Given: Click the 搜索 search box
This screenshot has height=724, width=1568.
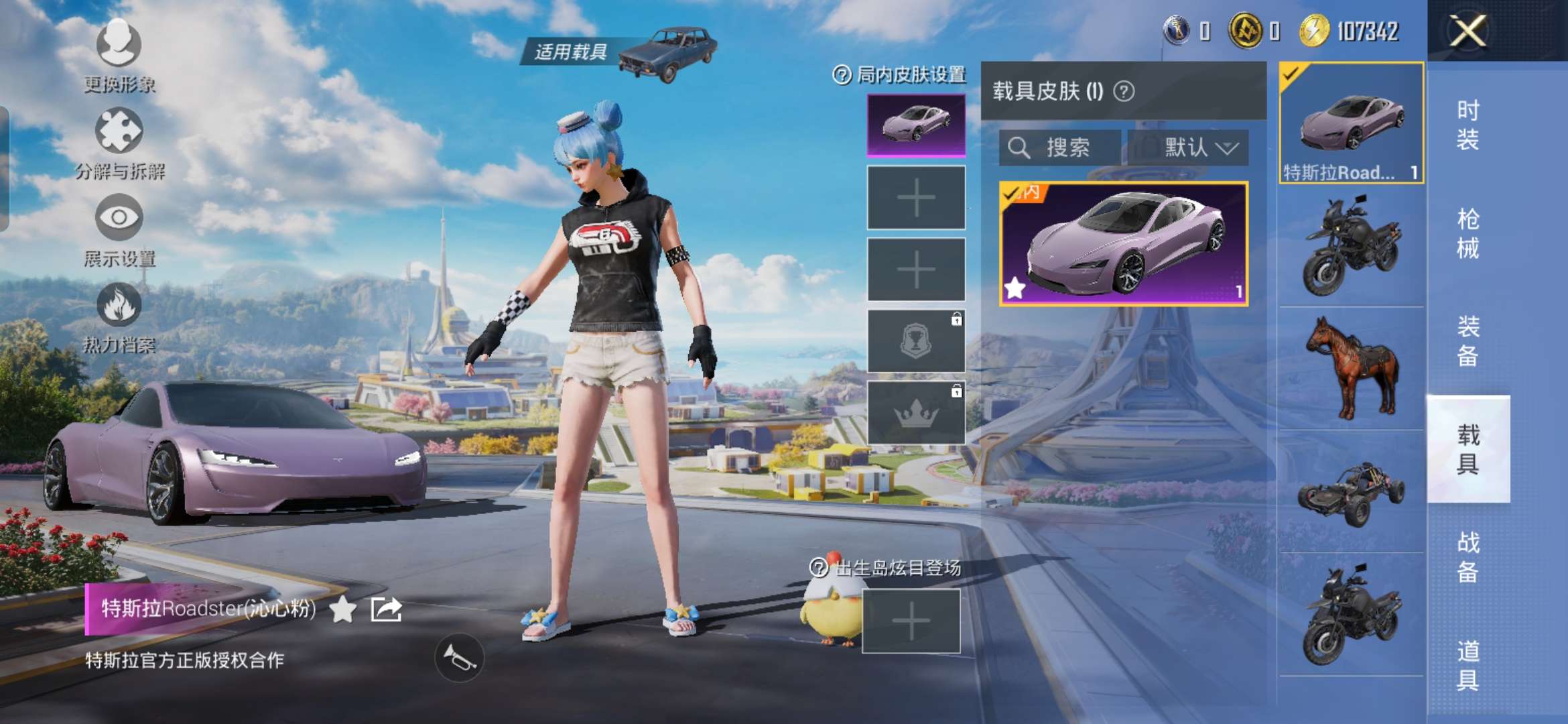Looking at the screenshot, I should coord(1059,147).
